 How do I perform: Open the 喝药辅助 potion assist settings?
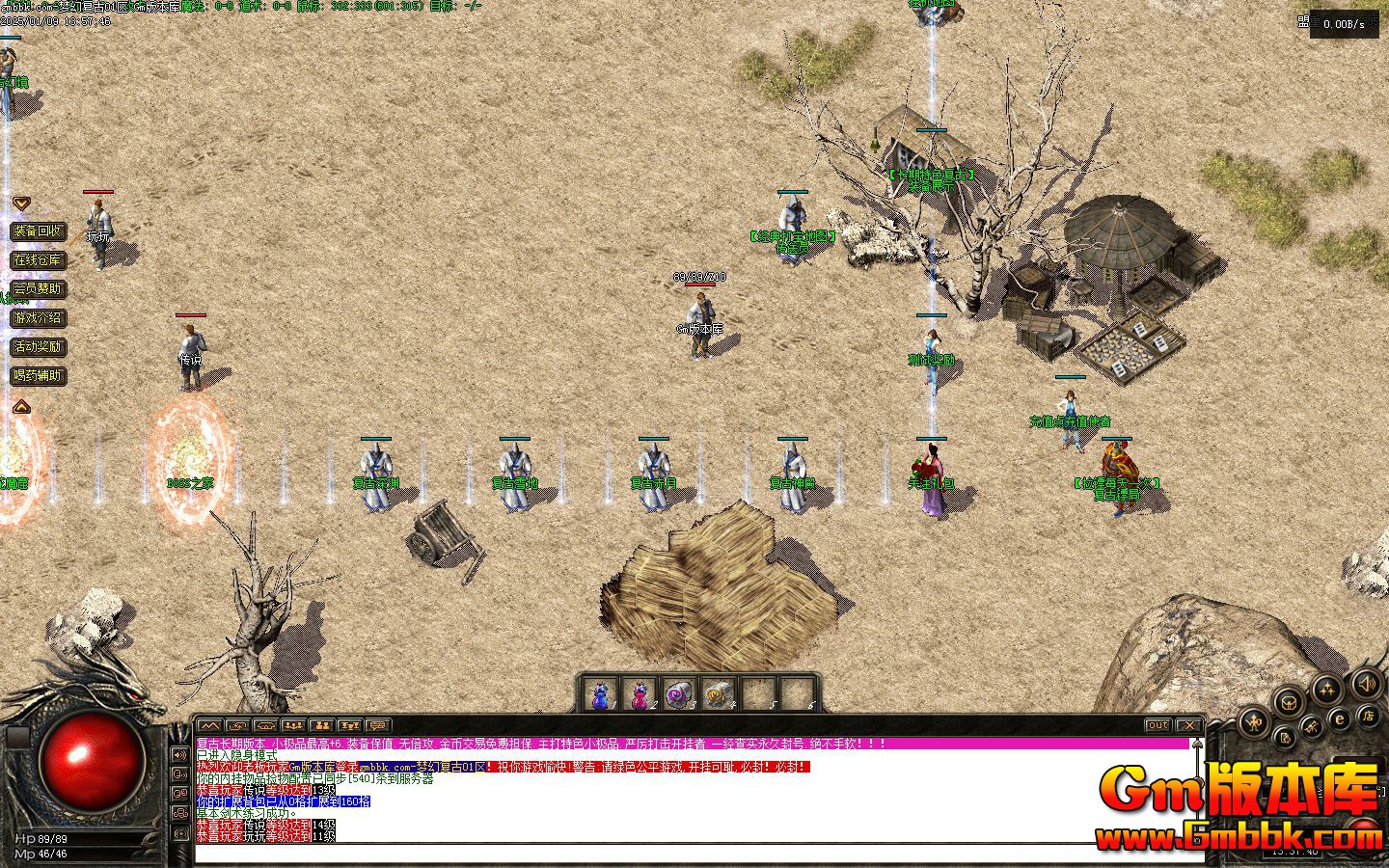click(x=38, y=375)
